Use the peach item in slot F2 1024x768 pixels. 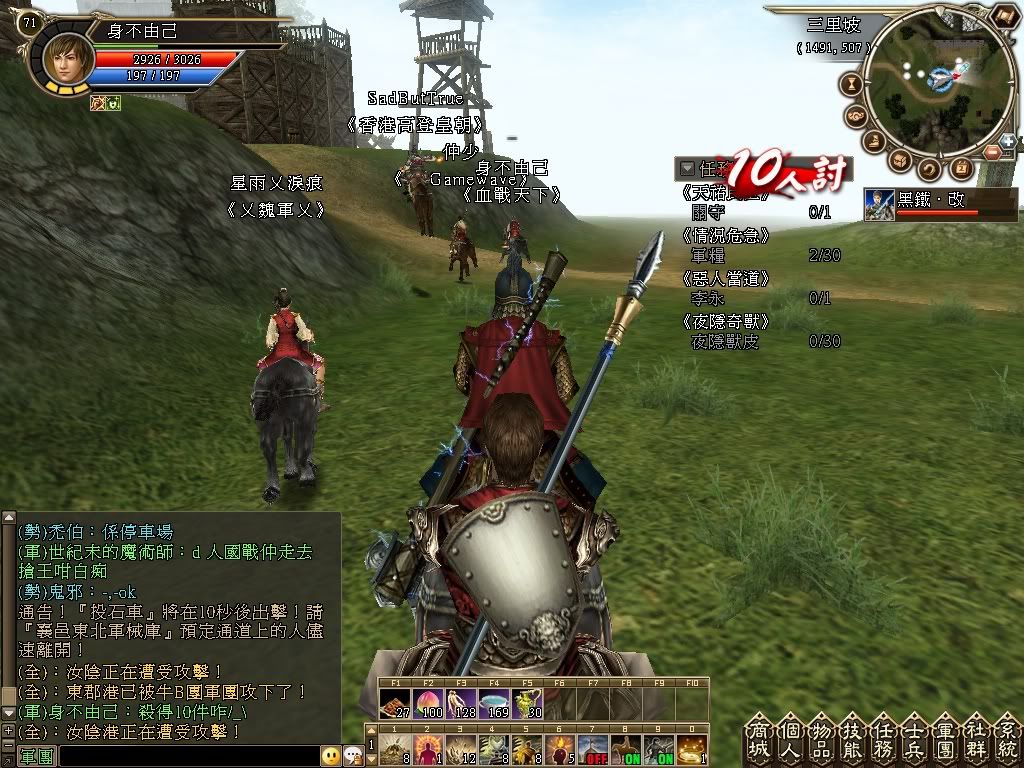428,704
